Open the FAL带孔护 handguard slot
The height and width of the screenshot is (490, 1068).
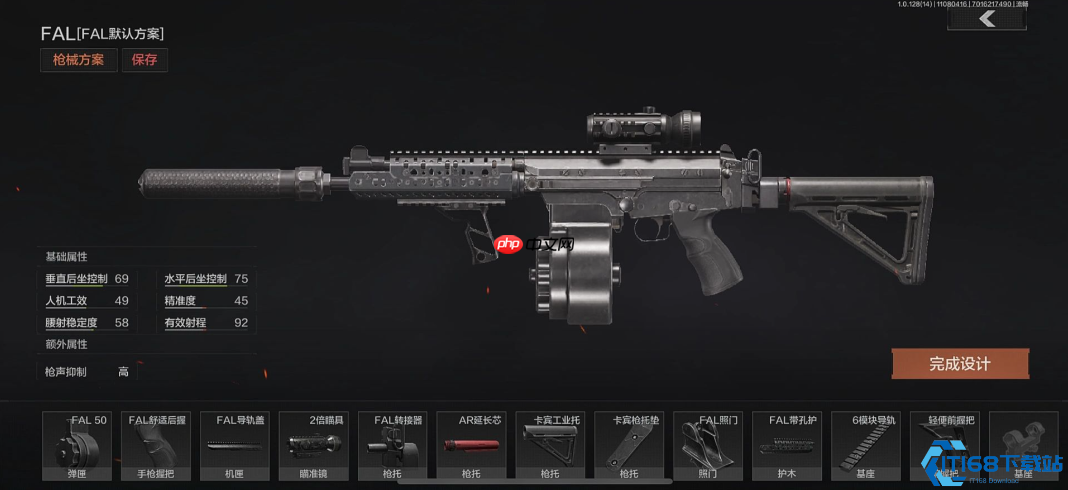[787, 446]
